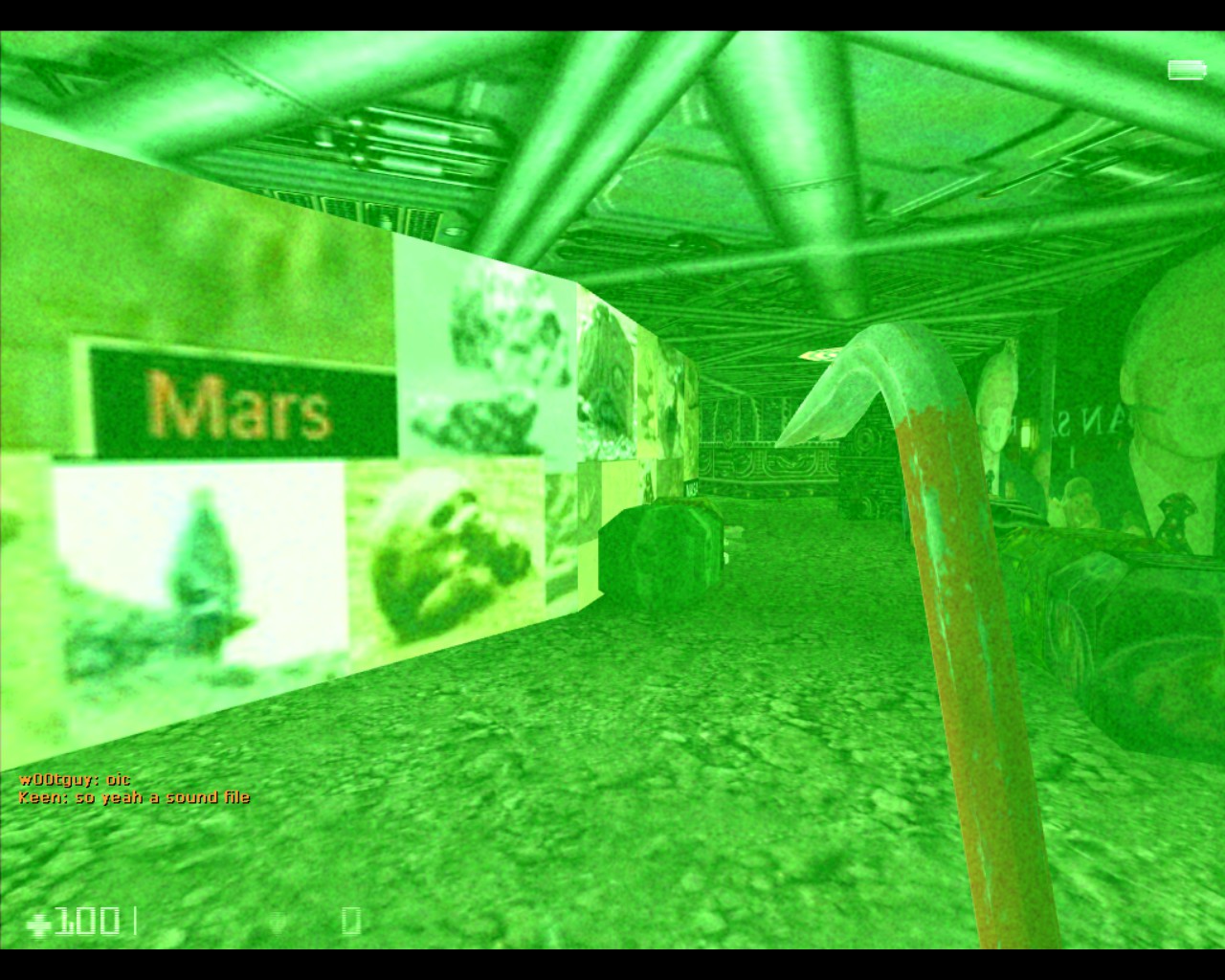The image size is (1225, 980).
Task: Click the divider bar beside the health number
Action: pos(135,920)
